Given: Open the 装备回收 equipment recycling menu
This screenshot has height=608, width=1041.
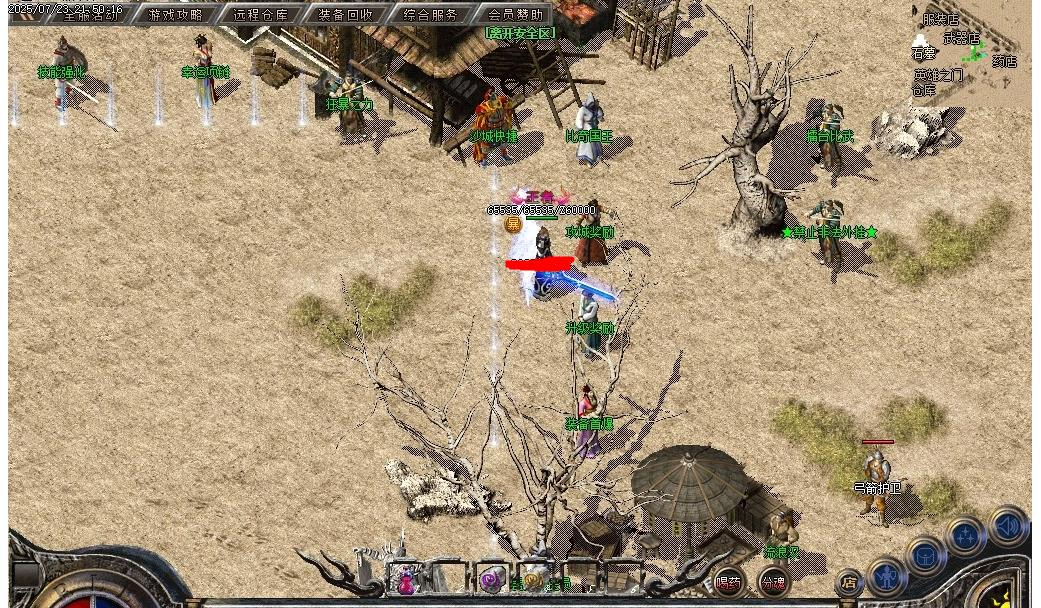Looking at the screenshot, I should [x=346, y=15].
